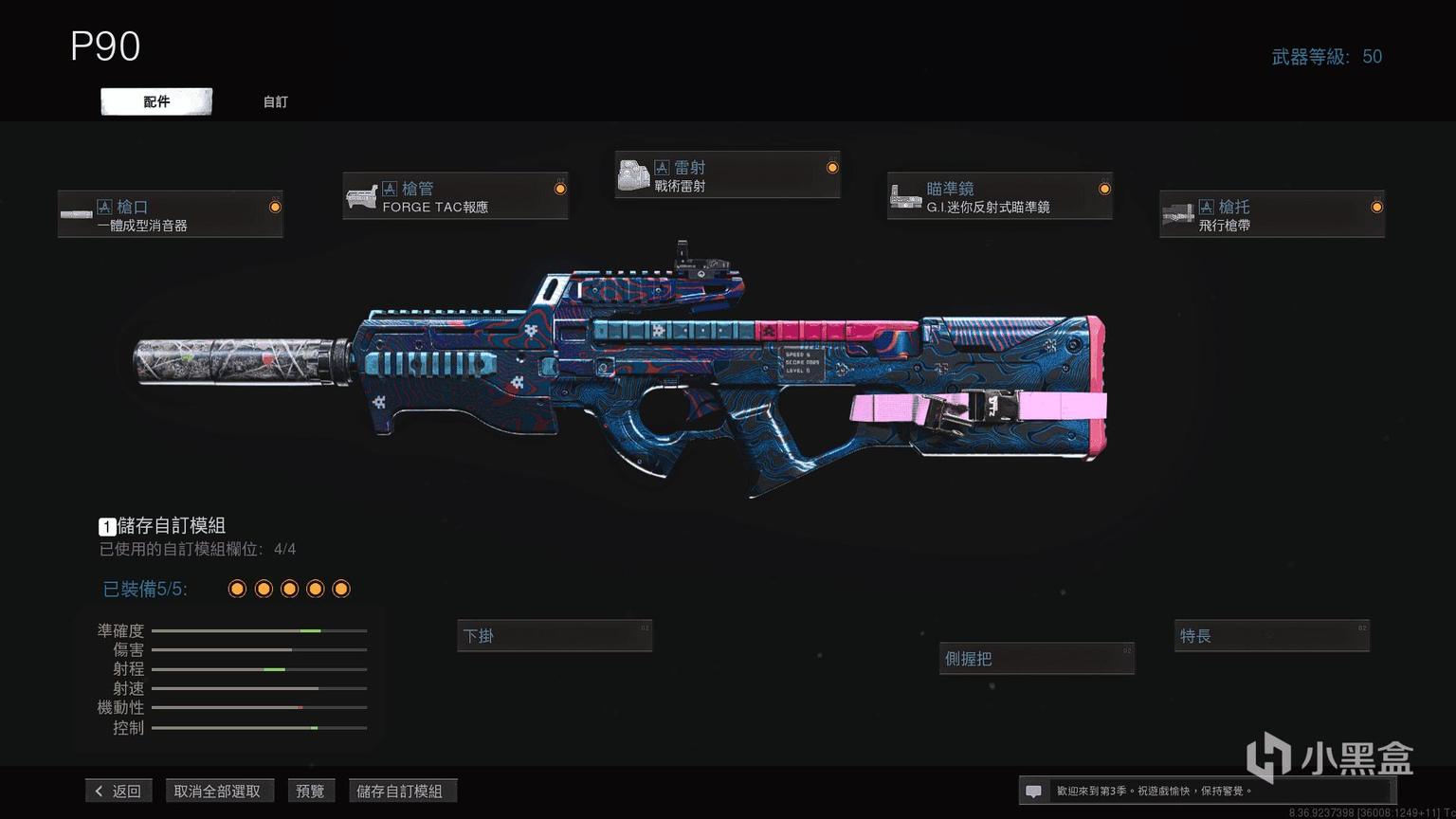Click 取消全部選取 to remove all attachments
Image resolution: width=1456 pixels, height=819 pixels.
pyautogui.click(x=217, y=791)
